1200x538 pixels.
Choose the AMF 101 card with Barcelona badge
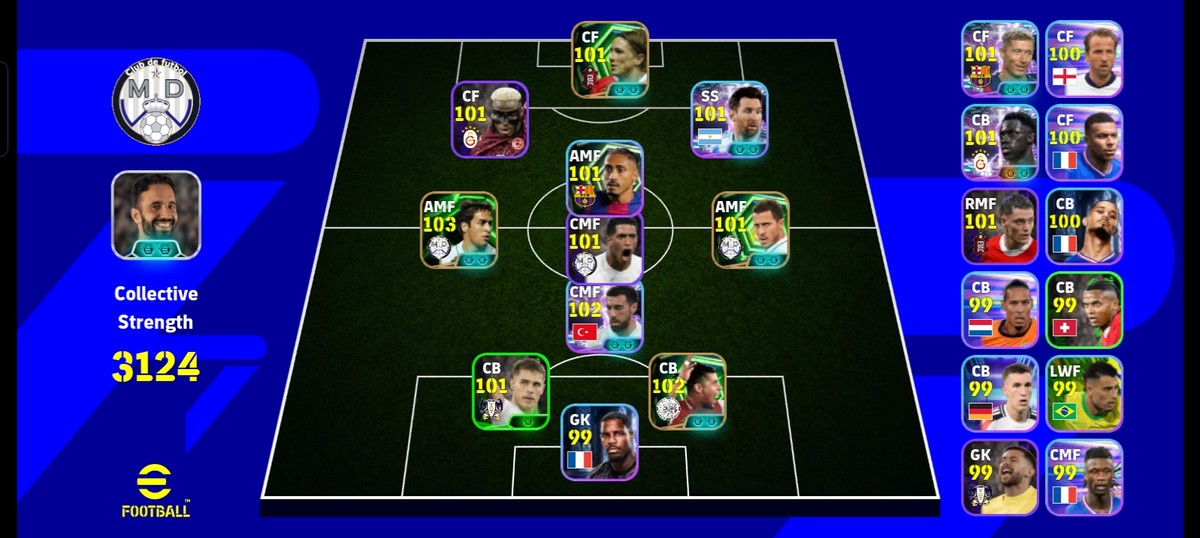click(604, 177)
